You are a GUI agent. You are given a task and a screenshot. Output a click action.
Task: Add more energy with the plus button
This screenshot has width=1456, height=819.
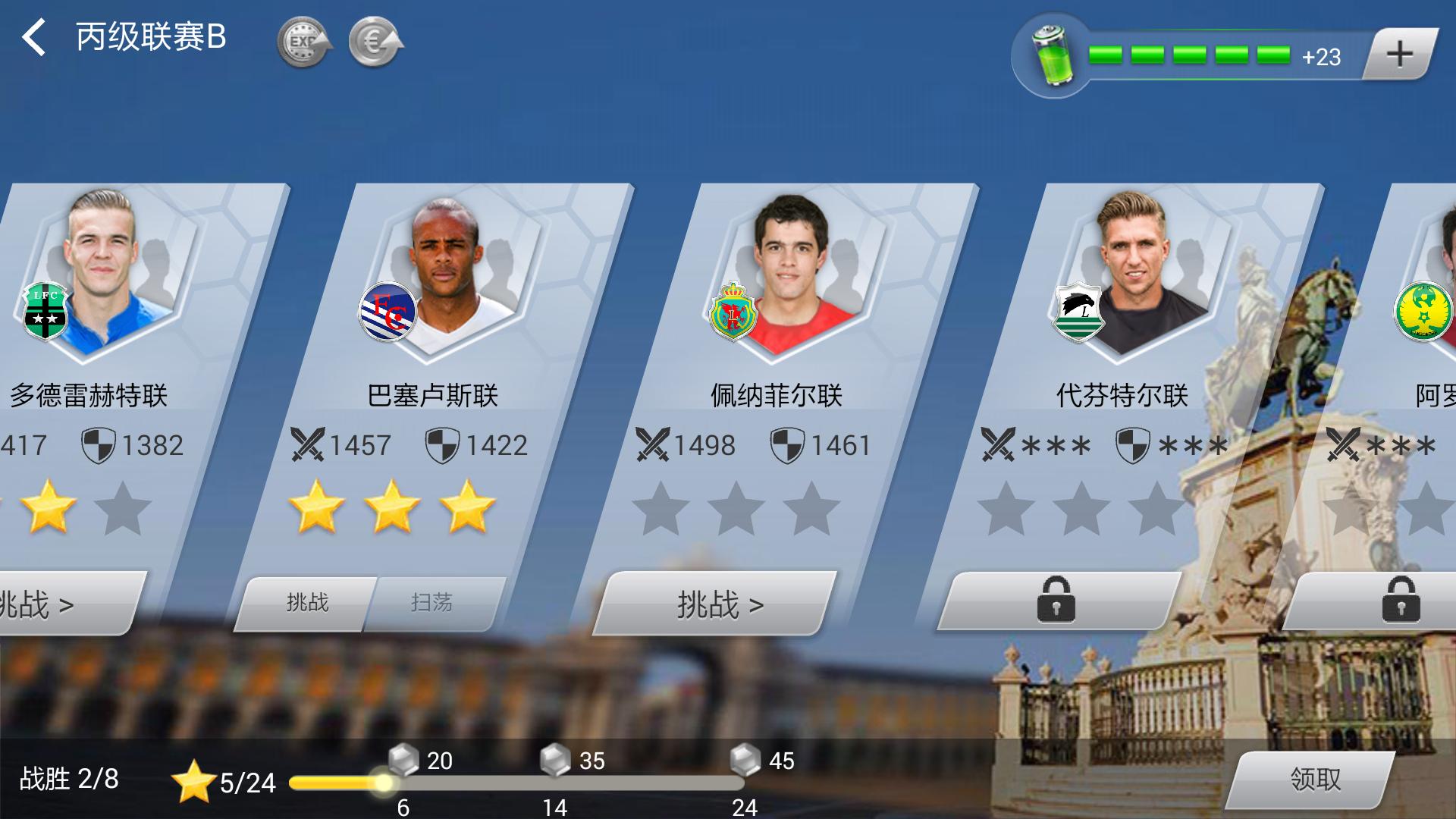(x=1399, y=54)
